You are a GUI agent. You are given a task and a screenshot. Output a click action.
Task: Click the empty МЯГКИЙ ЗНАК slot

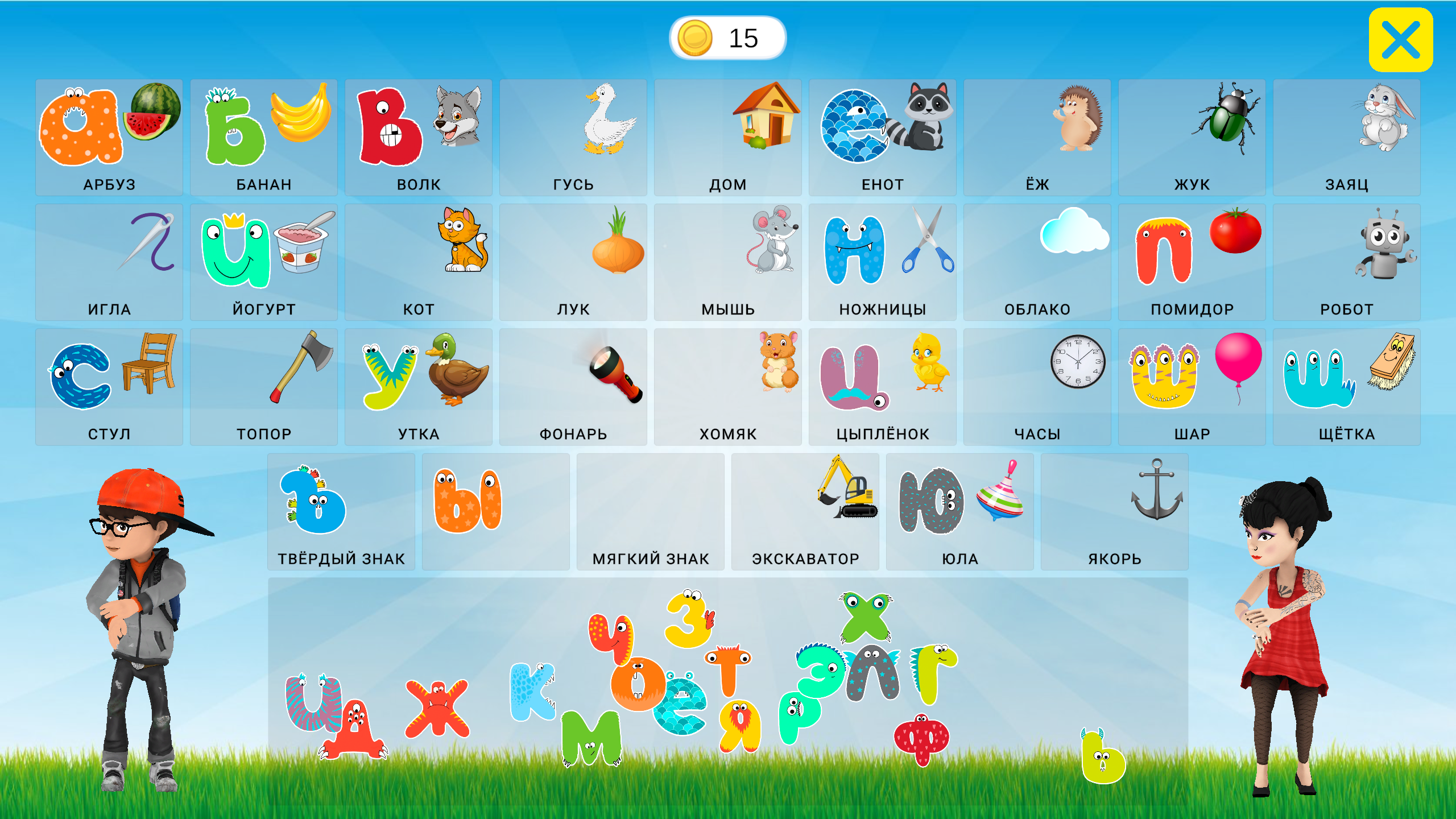tap(651, 509)
